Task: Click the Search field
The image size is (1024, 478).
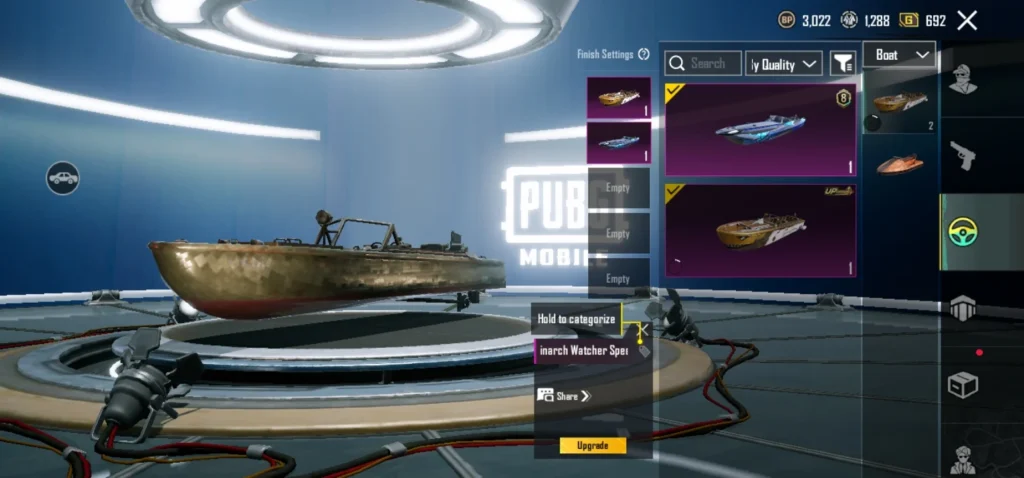Action: coord(704,63)
